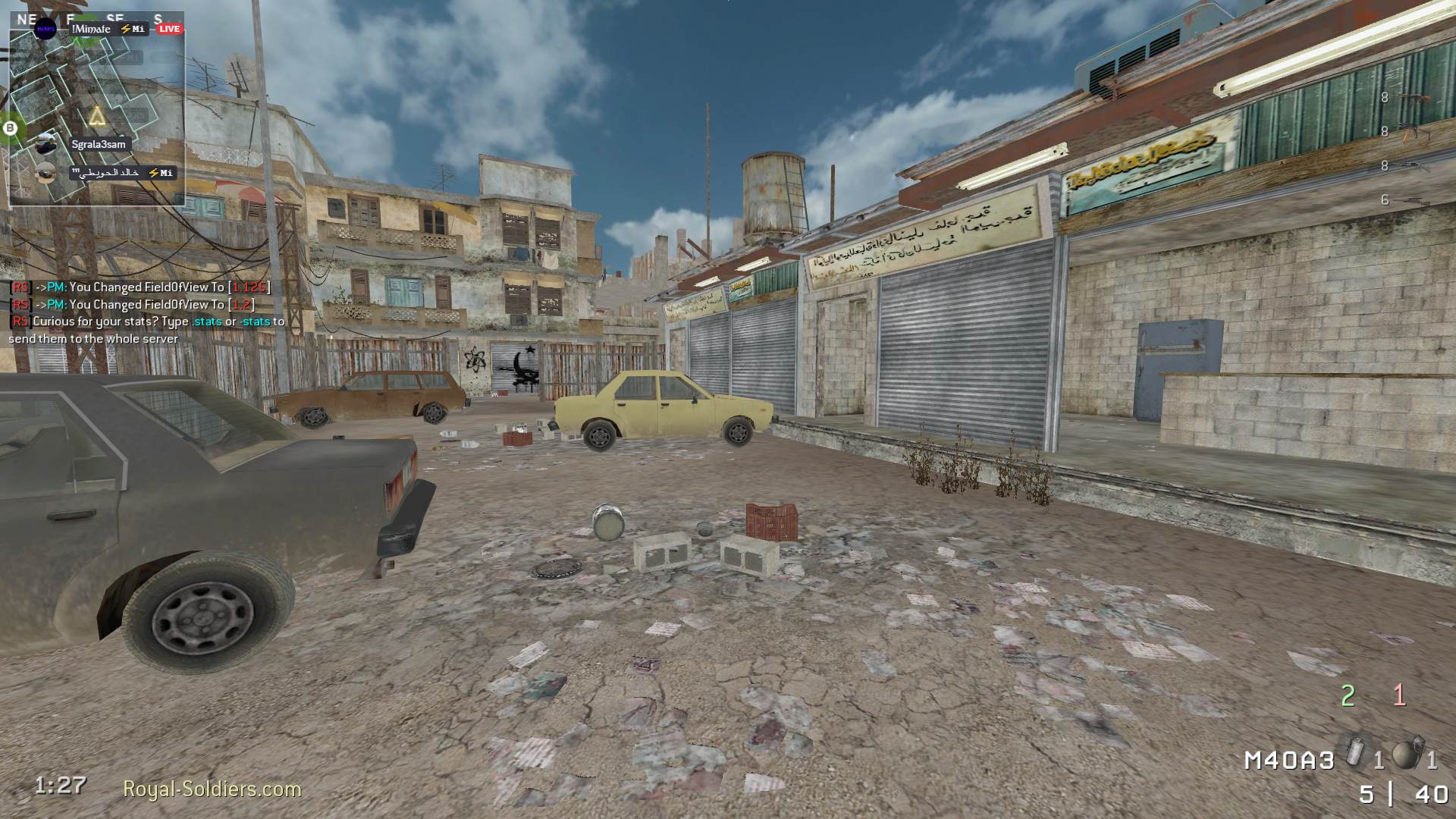Toggle the red LIVE indicator
Viewport: 1456px width, 819px height.
pyautogui.click(x=168, y=29)
